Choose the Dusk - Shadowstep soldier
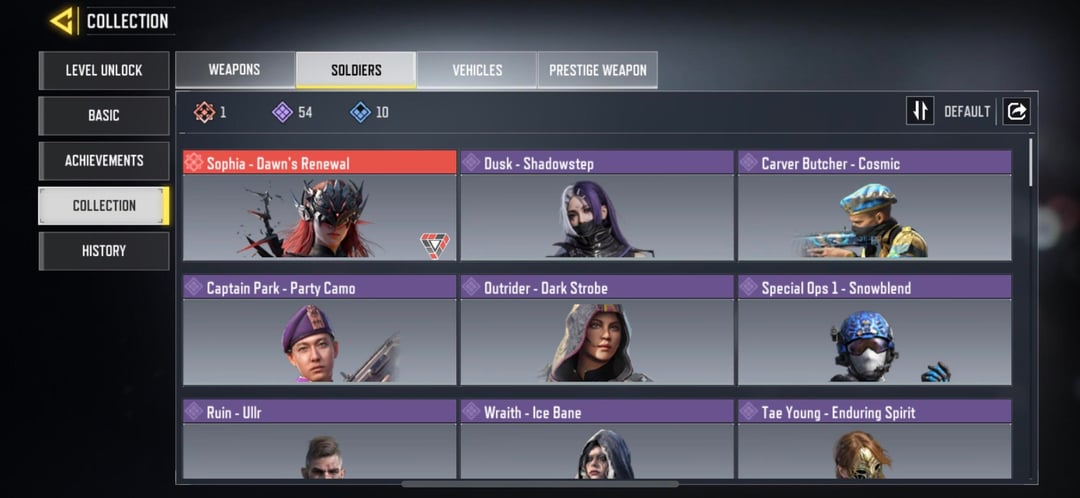The image size is (1080, 498). [597, 206]
